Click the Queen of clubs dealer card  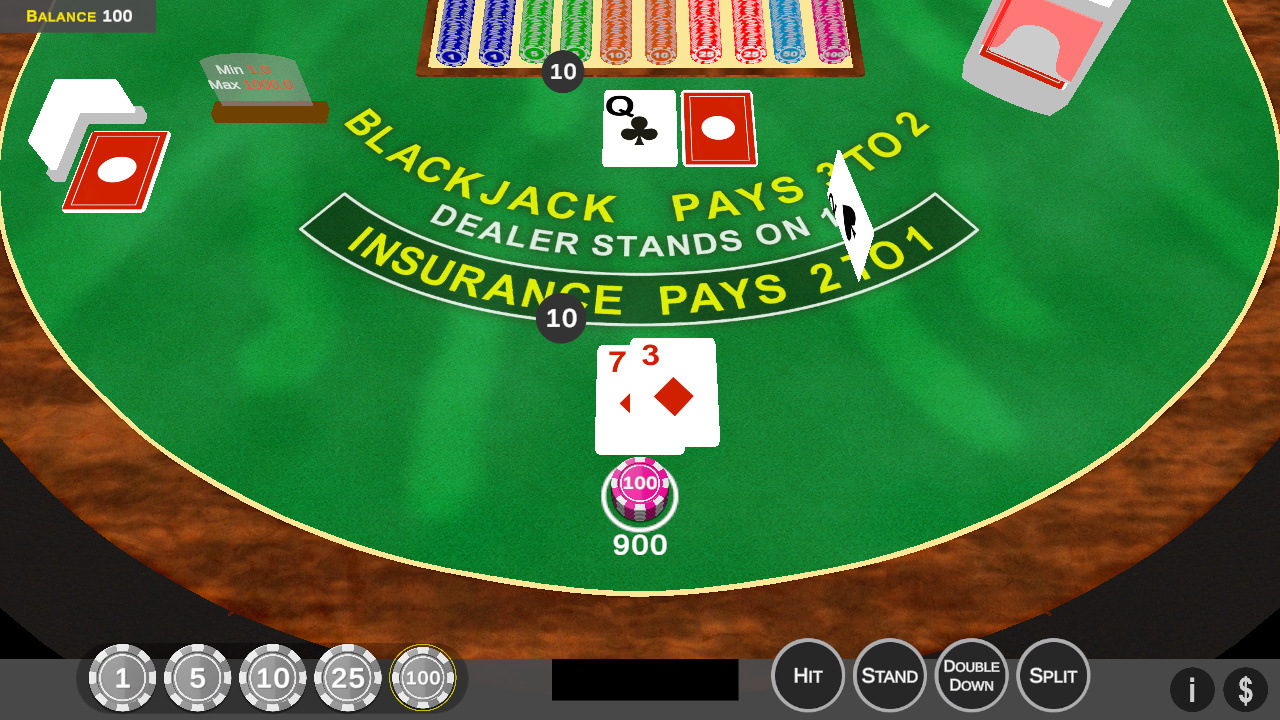(x=638, y=128)
